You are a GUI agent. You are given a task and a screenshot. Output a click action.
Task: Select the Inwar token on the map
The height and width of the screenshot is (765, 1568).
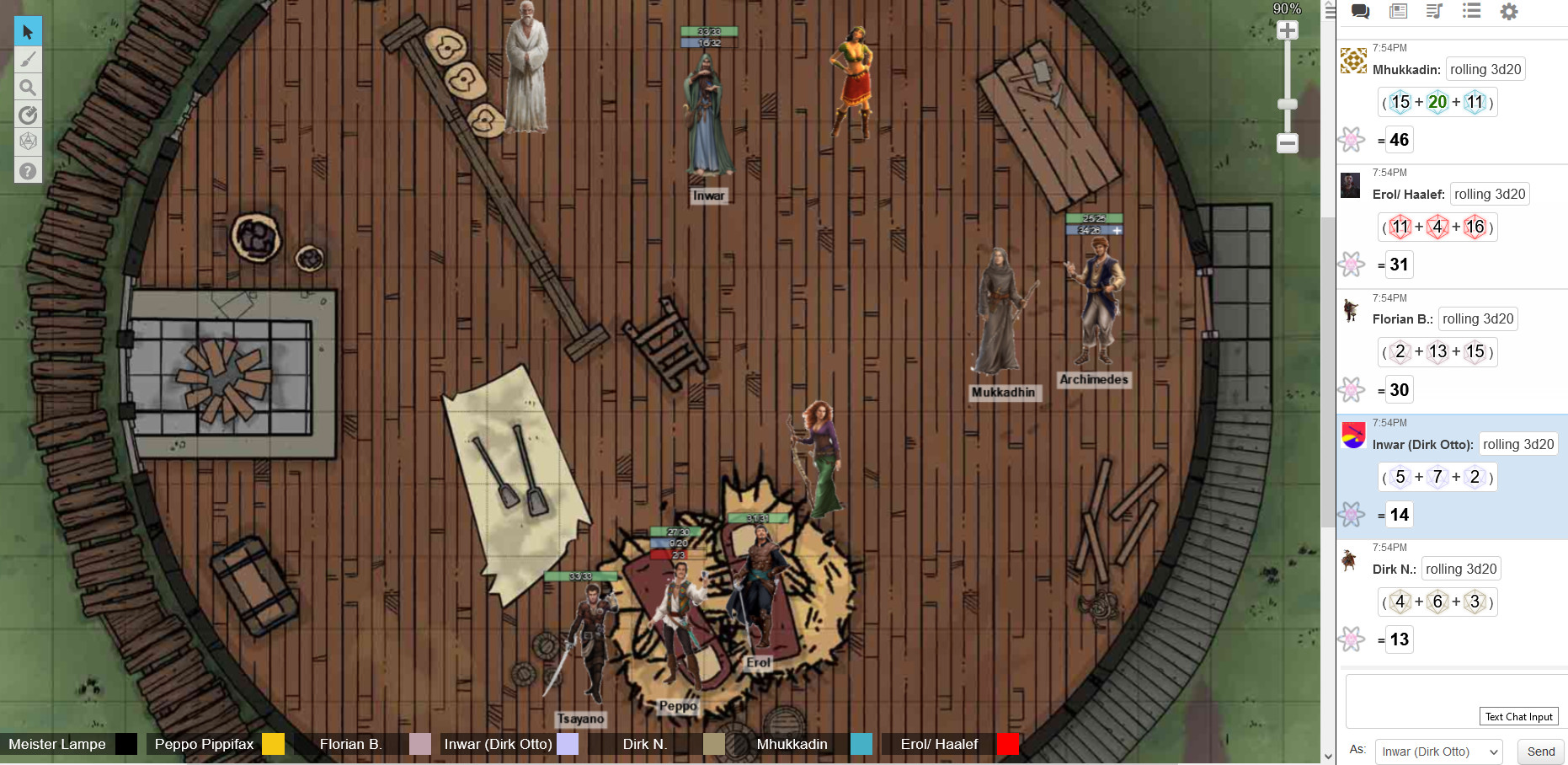tap(708, 118)
